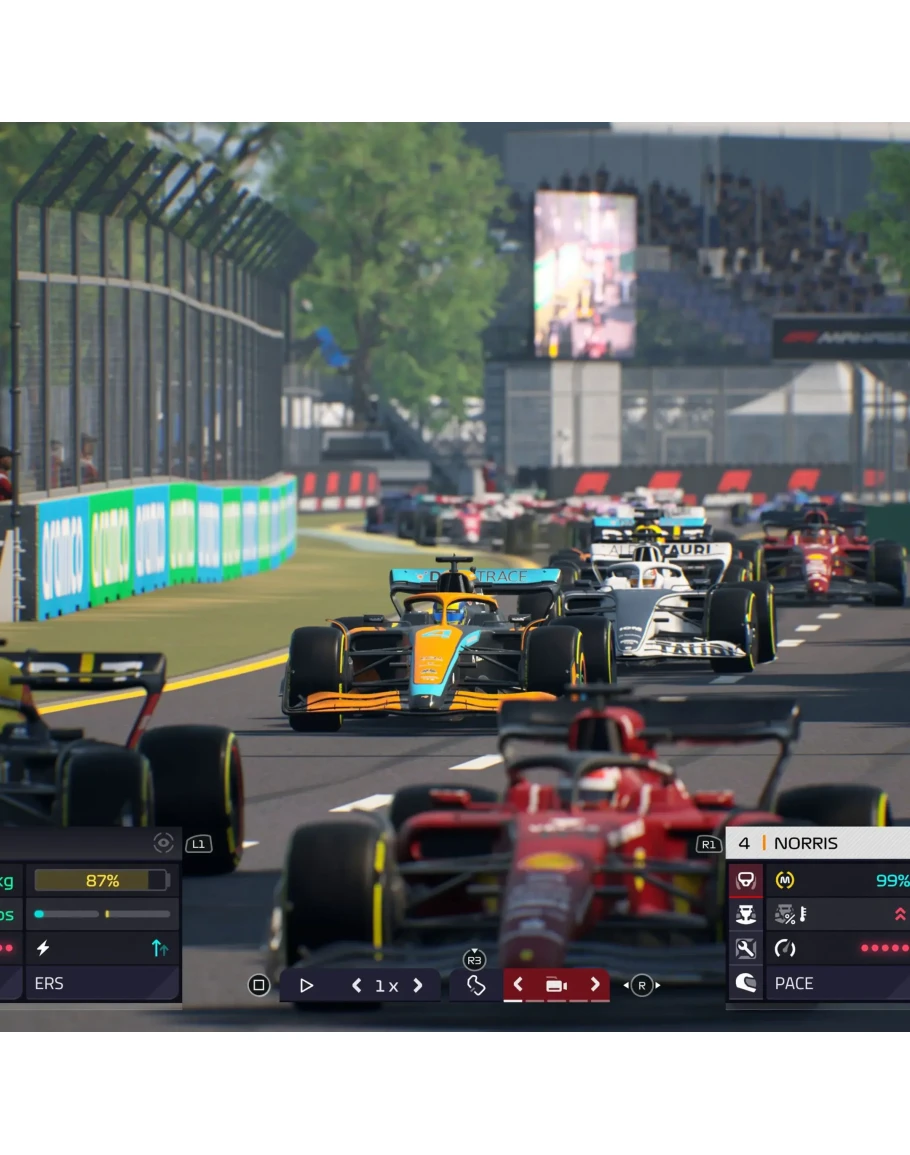Switch to the previous camera view
The width and height of the screenshot is (910, 1155).
coord(518,984)
